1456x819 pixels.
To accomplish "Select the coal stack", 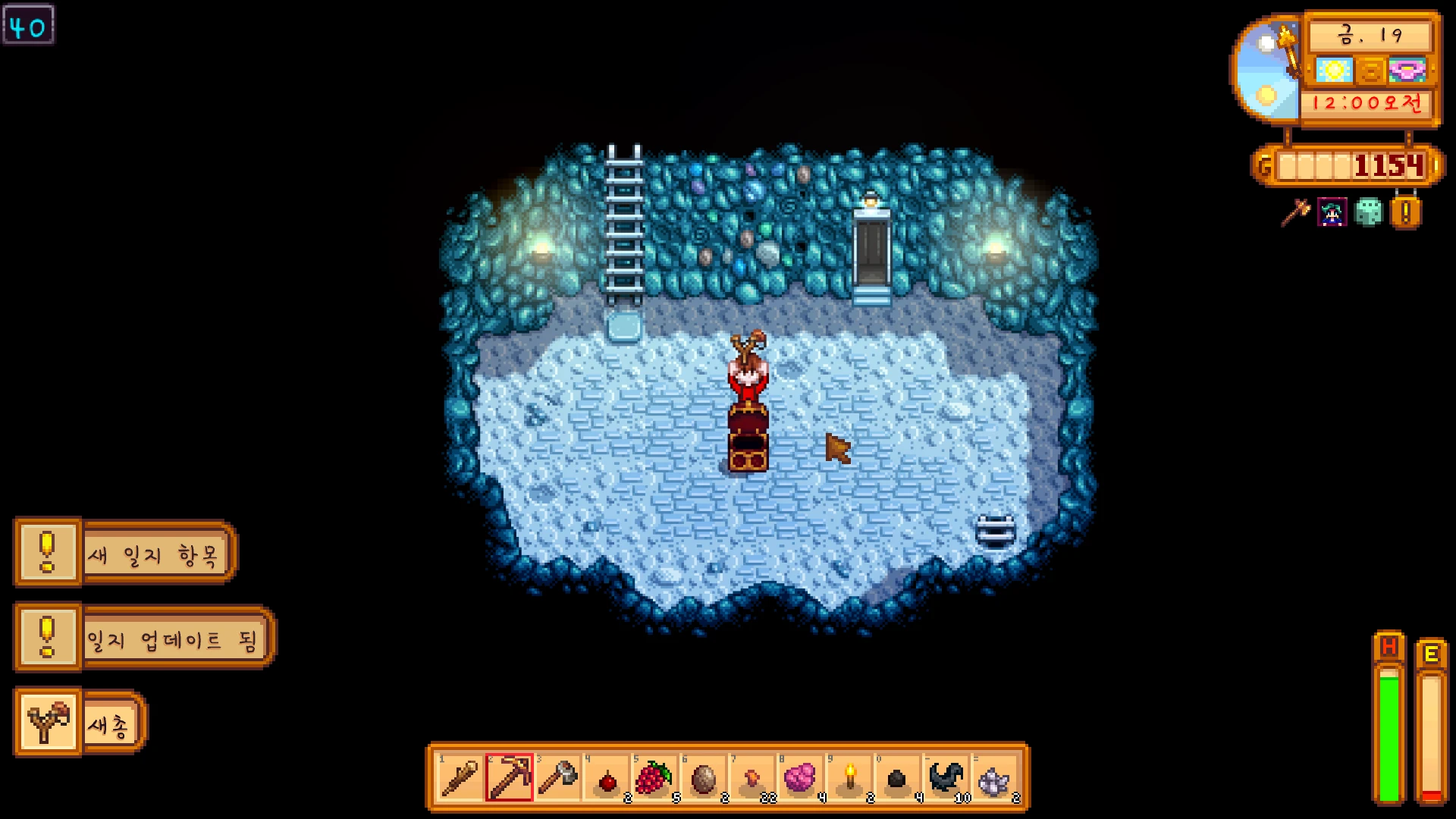I will 898,778.
